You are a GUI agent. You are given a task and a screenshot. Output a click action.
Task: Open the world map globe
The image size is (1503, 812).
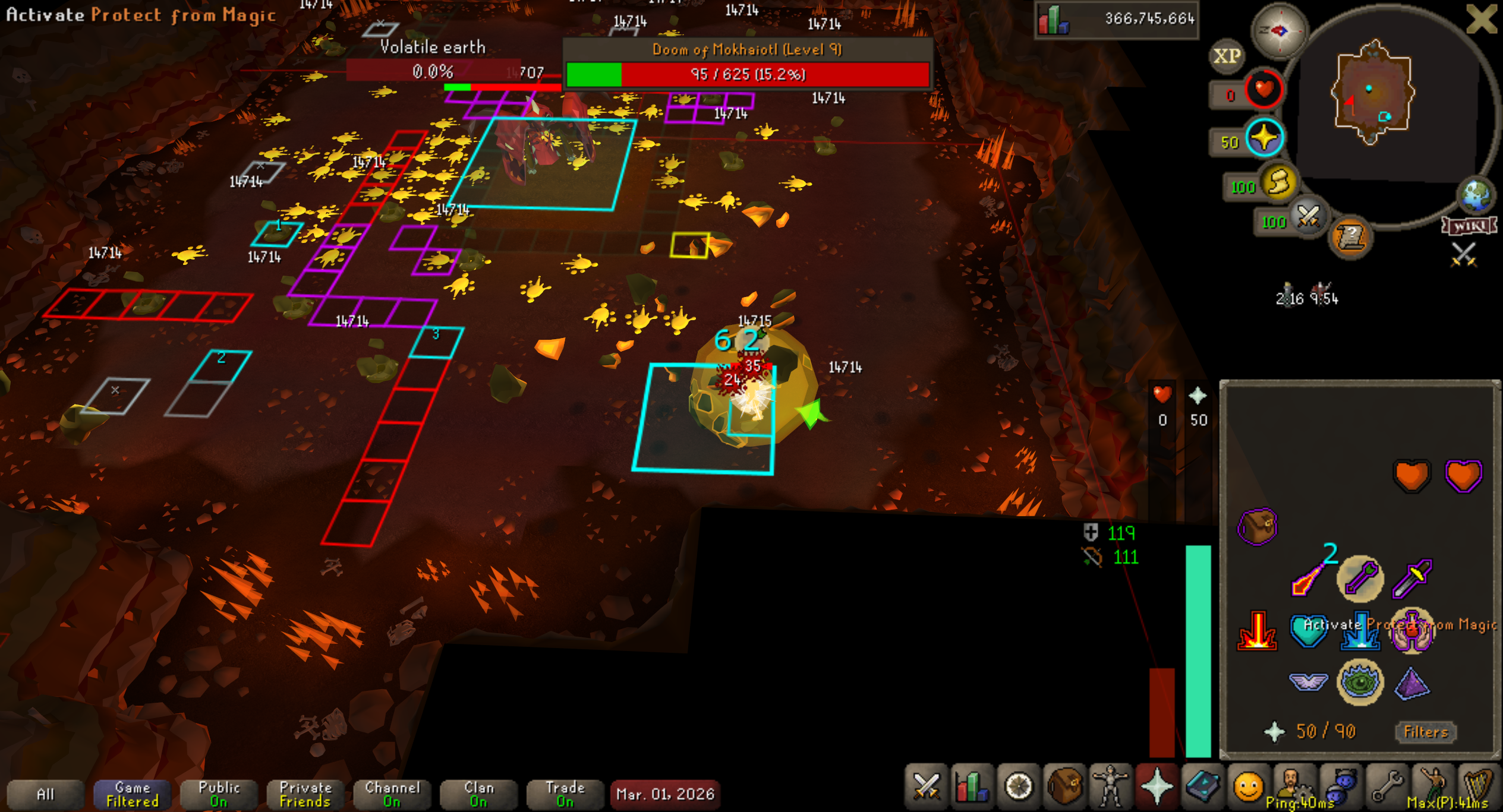[x=1476, y=195]
